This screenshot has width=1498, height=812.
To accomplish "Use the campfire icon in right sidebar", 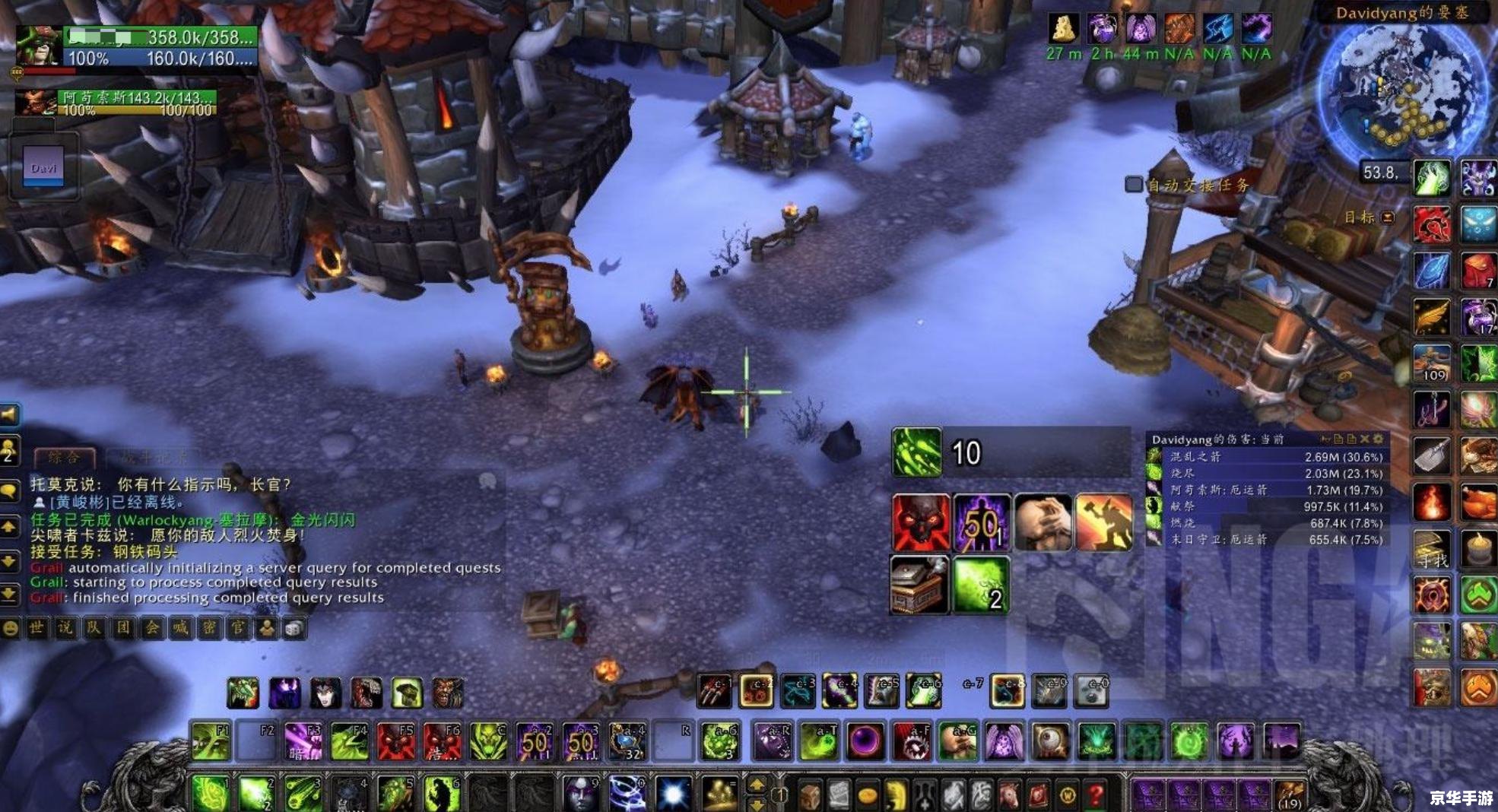I will 1432,503.
